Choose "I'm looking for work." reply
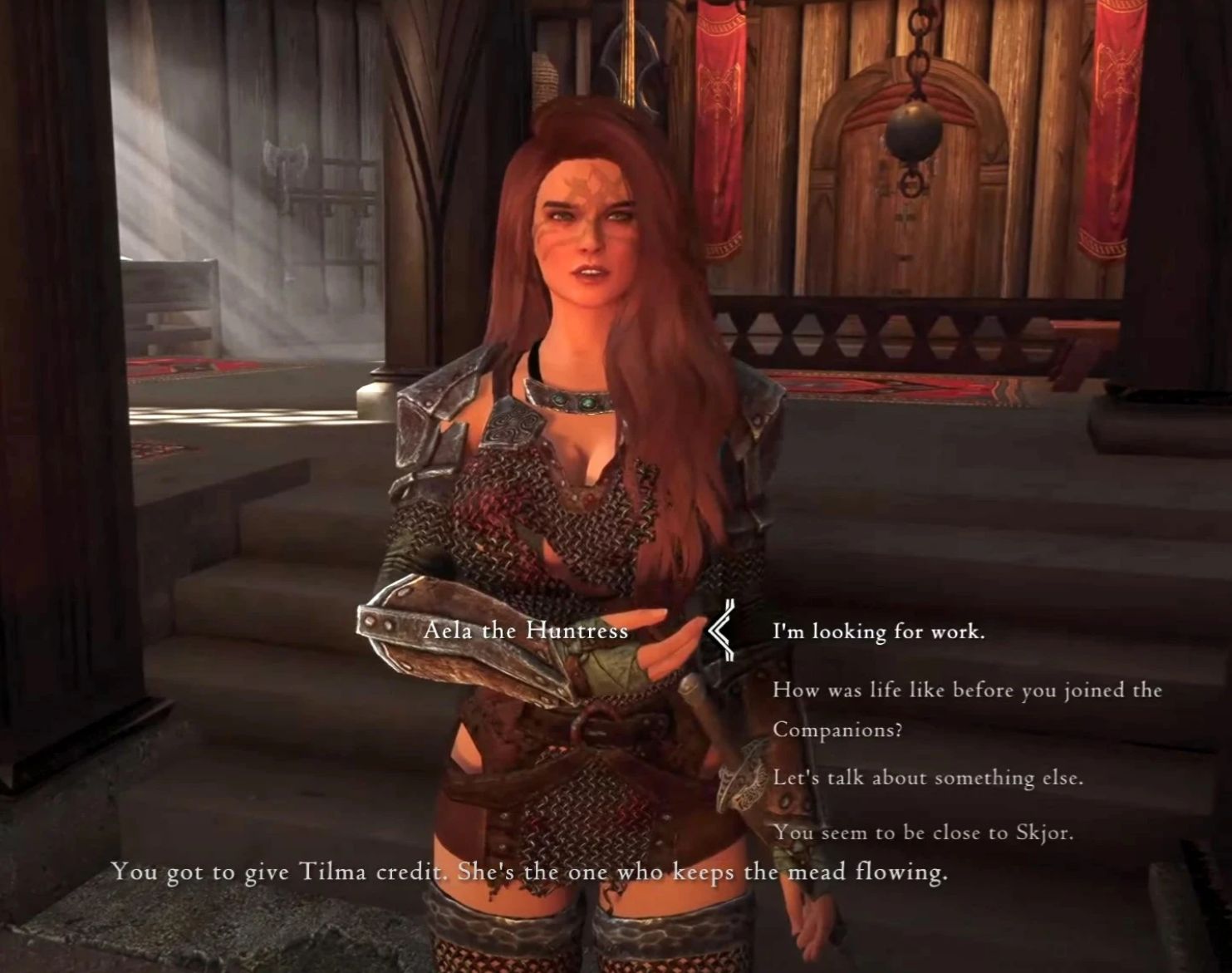 pyautogui.click(x=878, y=632)
